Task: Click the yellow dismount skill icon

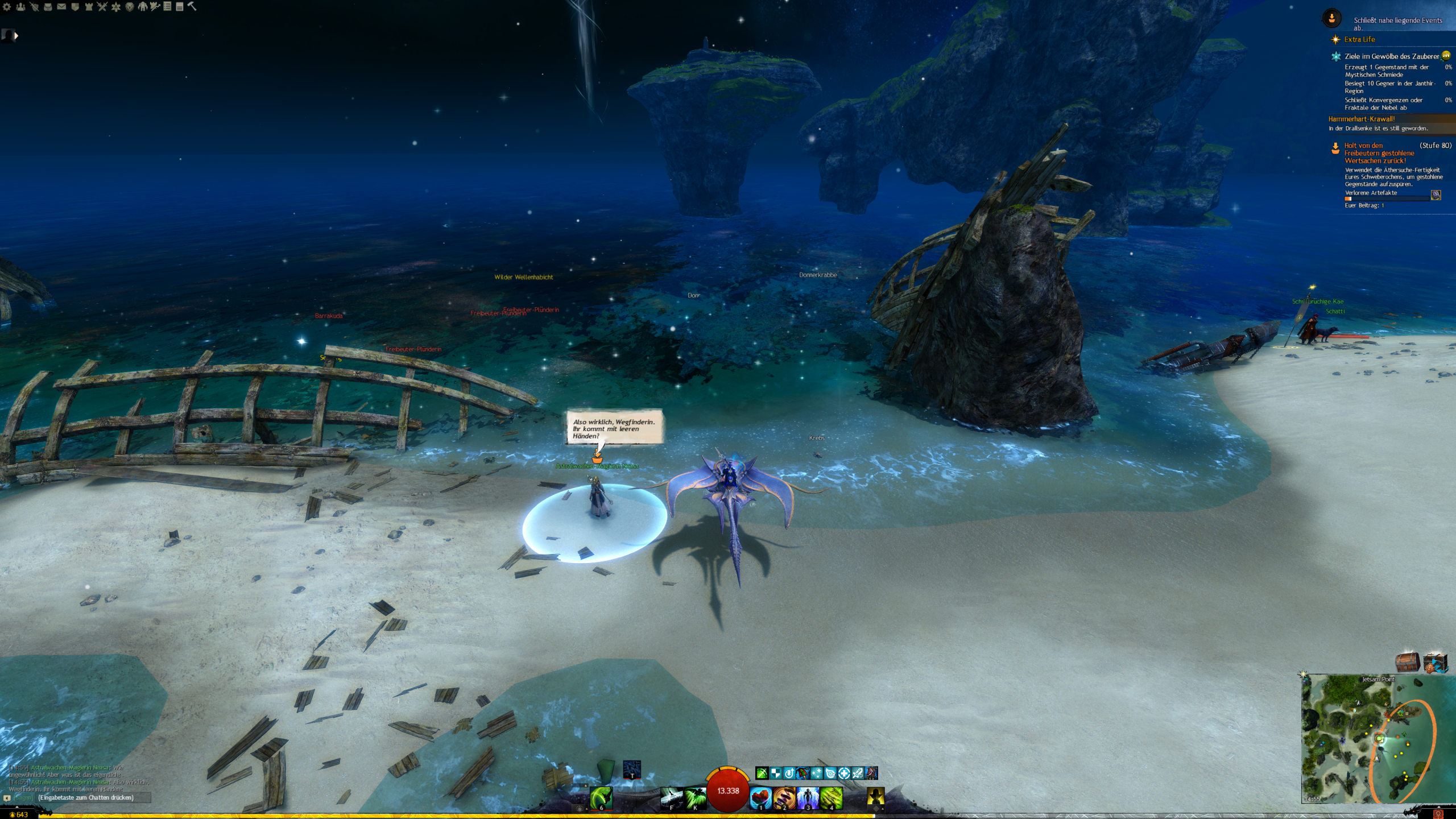Action: click(875, 797)
